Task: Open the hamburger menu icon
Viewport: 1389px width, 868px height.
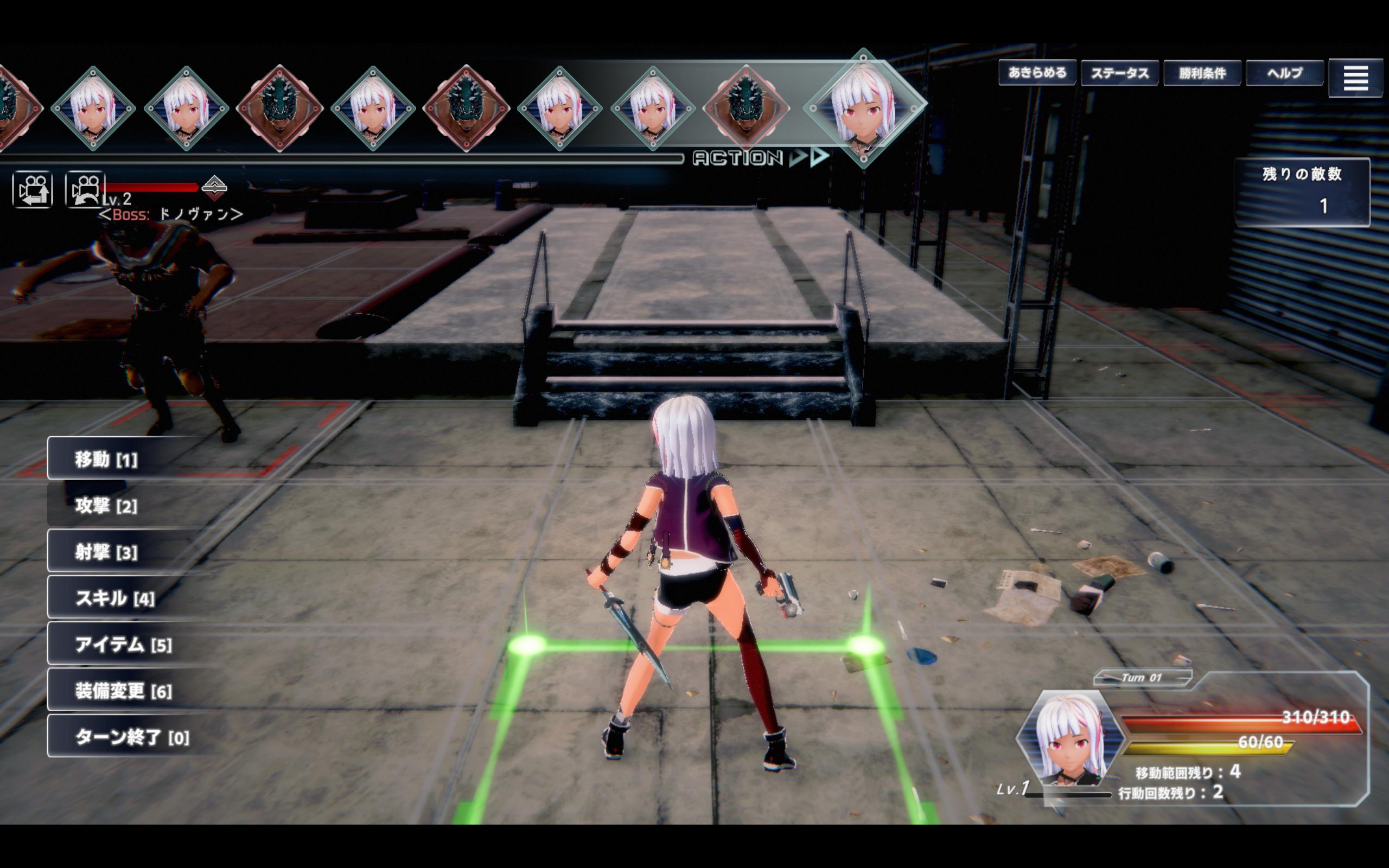Action: click(1355, 78)
